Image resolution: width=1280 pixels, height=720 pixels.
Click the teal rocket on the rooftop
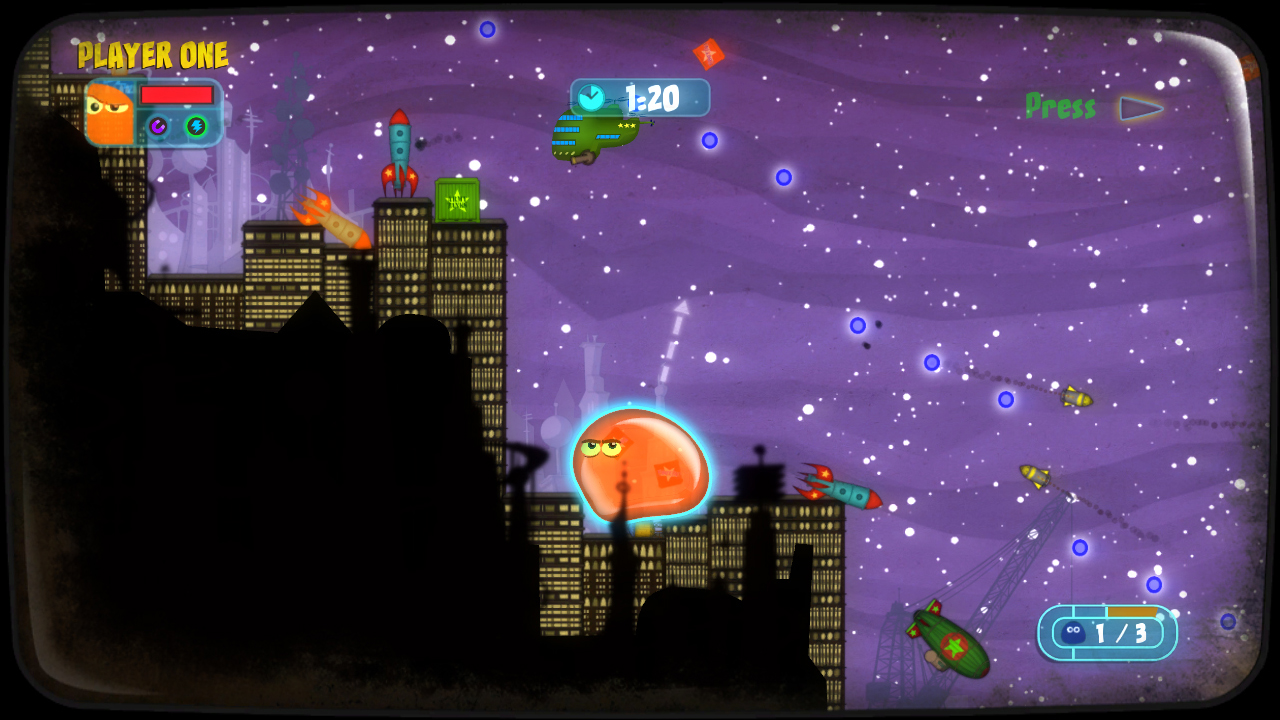tap(399, 150)
